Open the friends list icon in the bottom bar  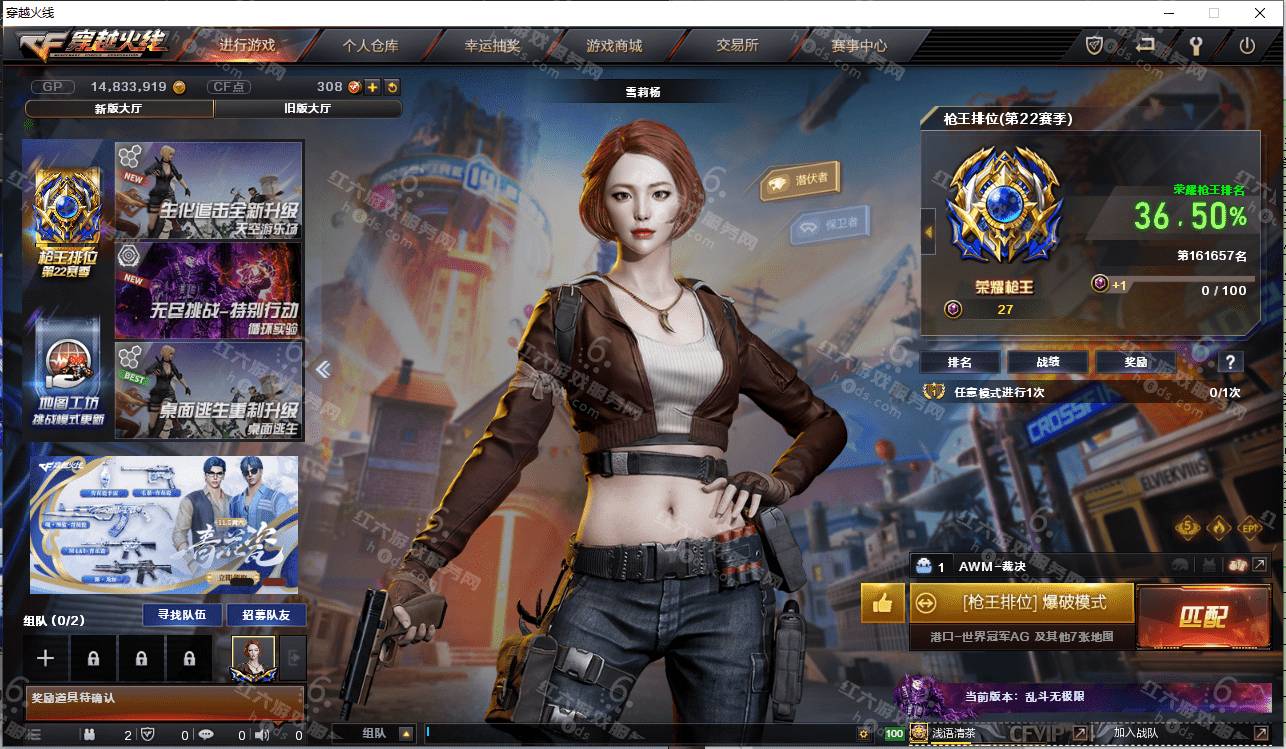point(88,737)
